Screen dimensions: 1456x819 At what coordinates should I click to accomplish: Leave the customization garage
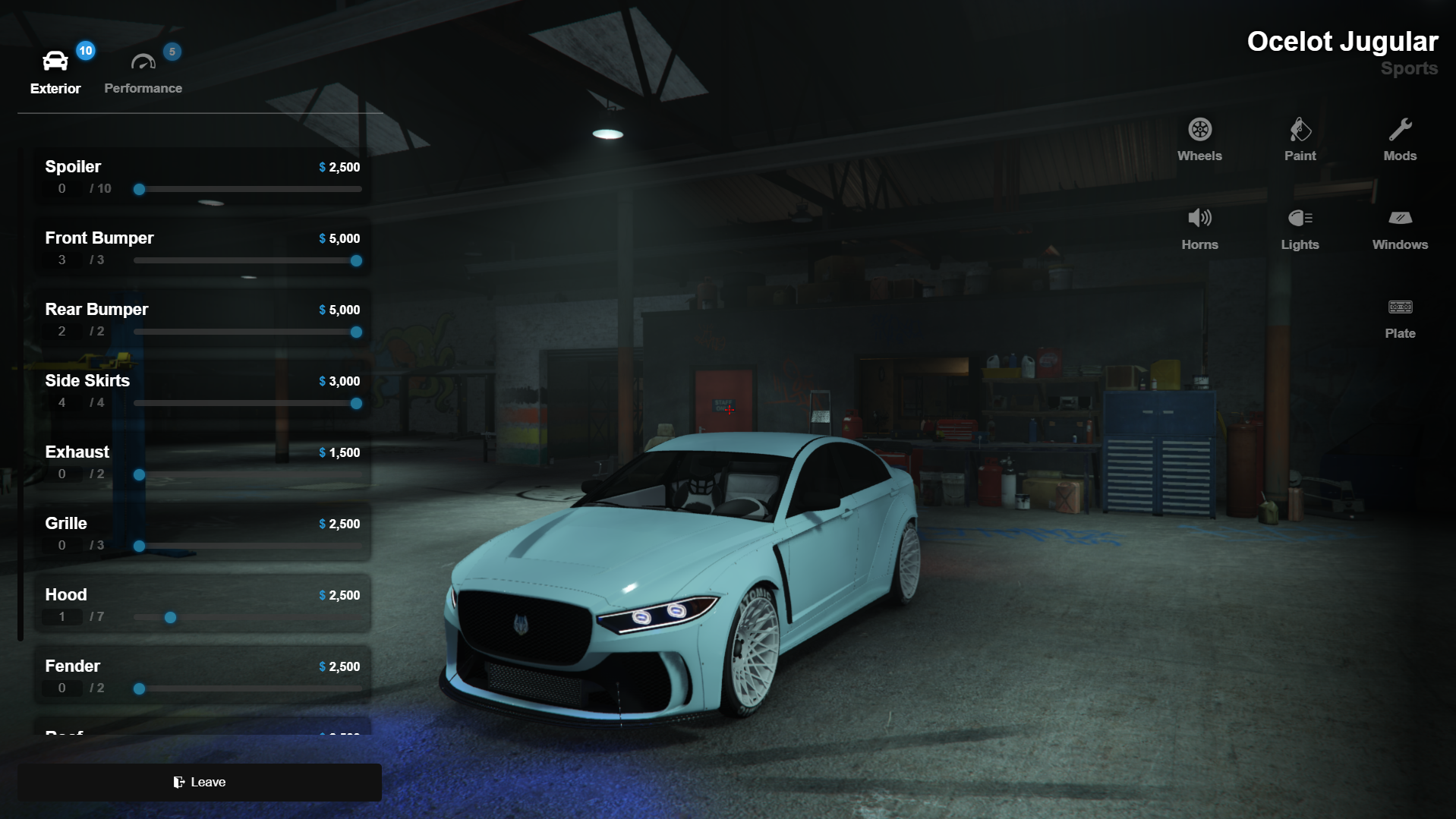(x=200, y=782)
